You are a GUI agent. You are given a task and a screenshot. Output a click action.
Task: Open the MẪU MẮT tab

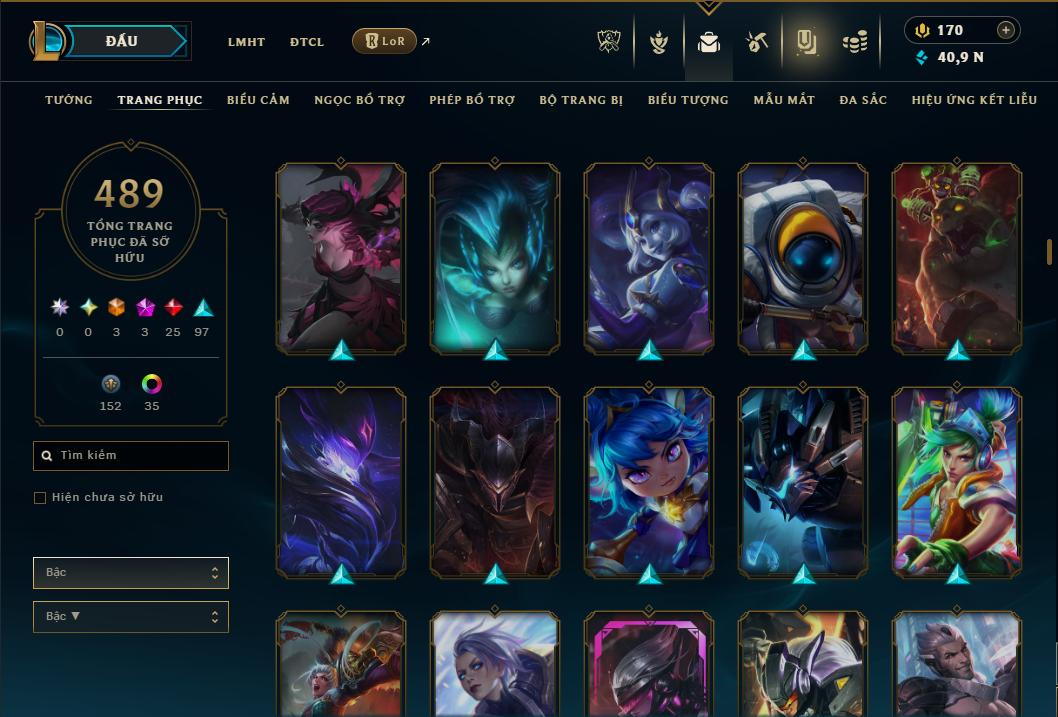pos(784,100)
